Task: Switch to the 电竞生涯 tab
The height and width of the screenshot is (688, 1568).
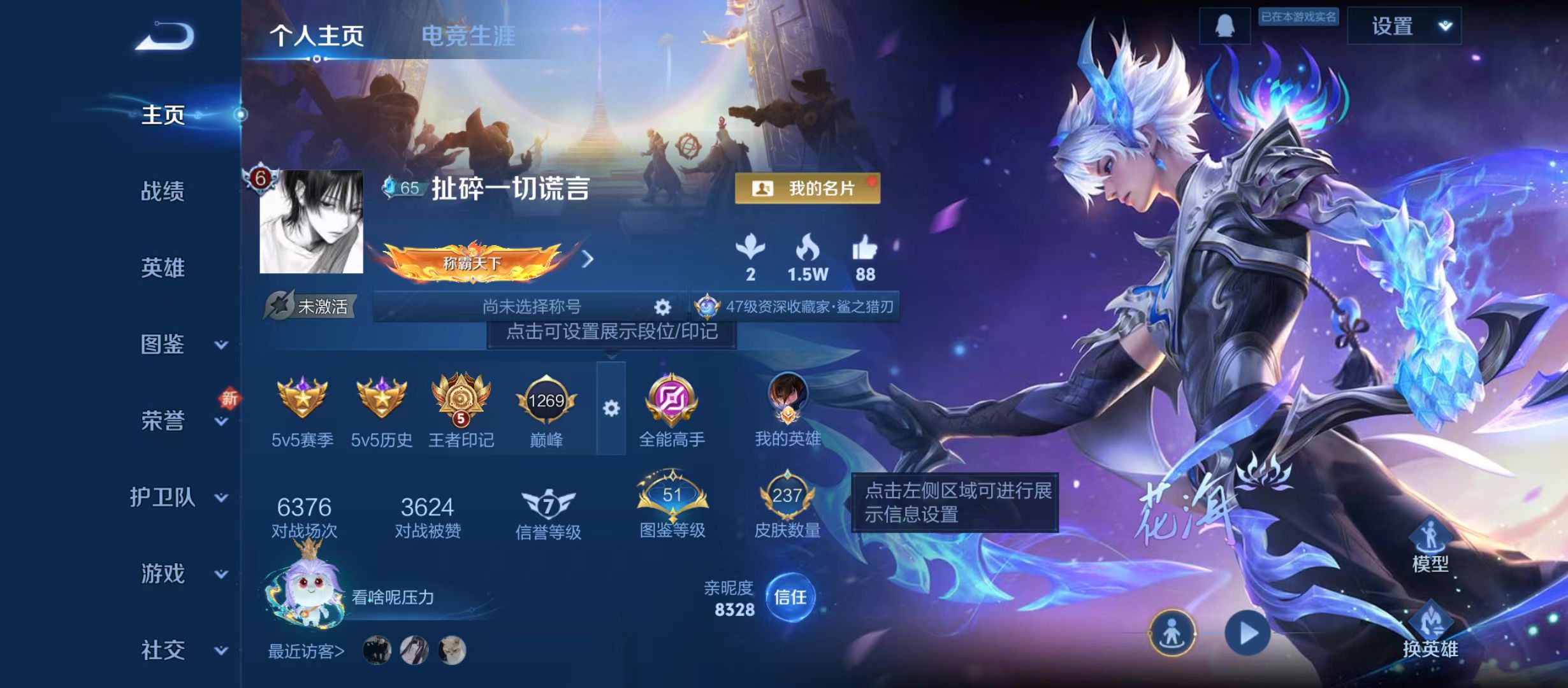Action: coord(470,35)
